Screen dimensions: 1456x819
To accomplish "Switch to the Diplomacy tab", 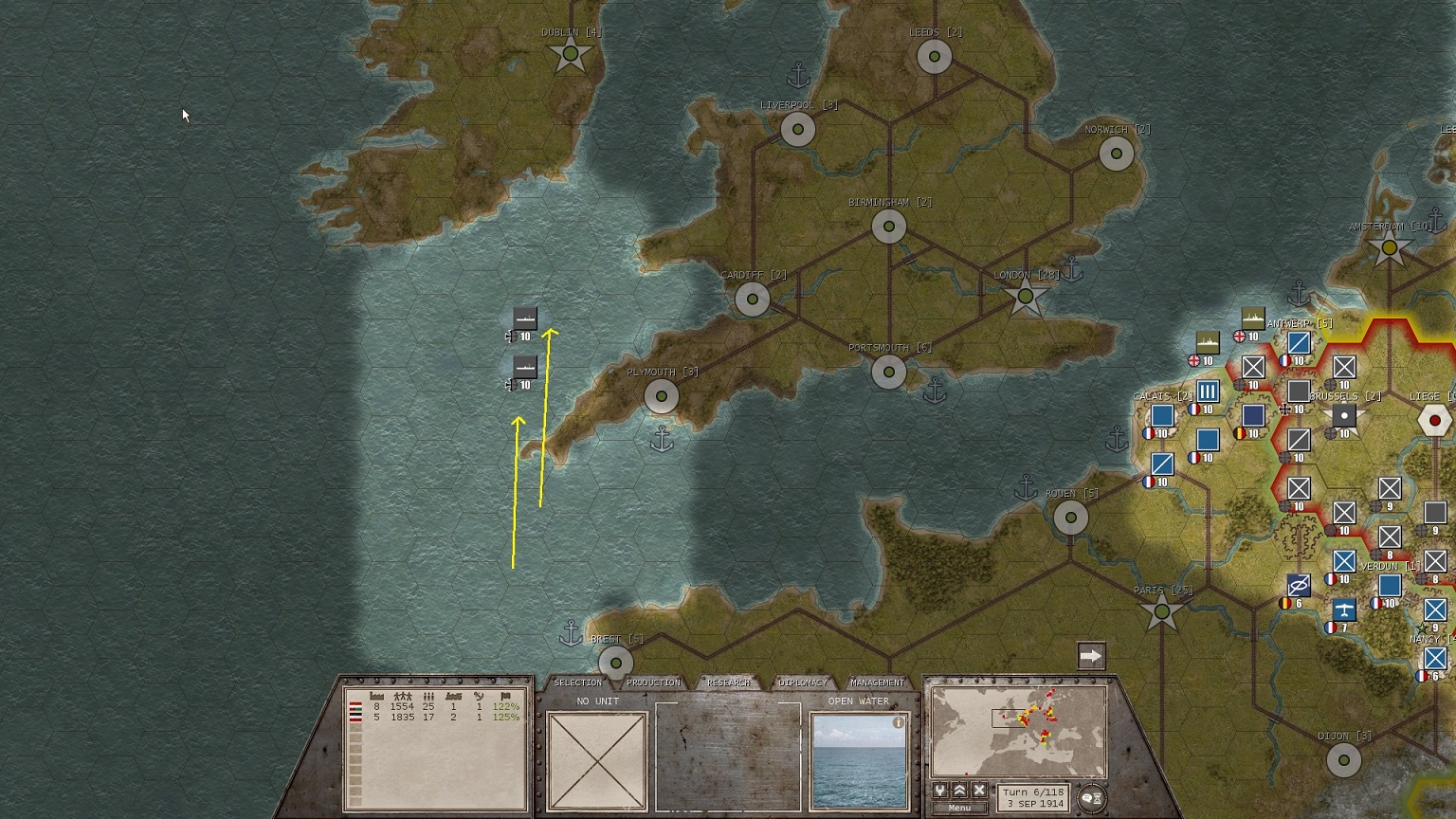I will (803, 682).
